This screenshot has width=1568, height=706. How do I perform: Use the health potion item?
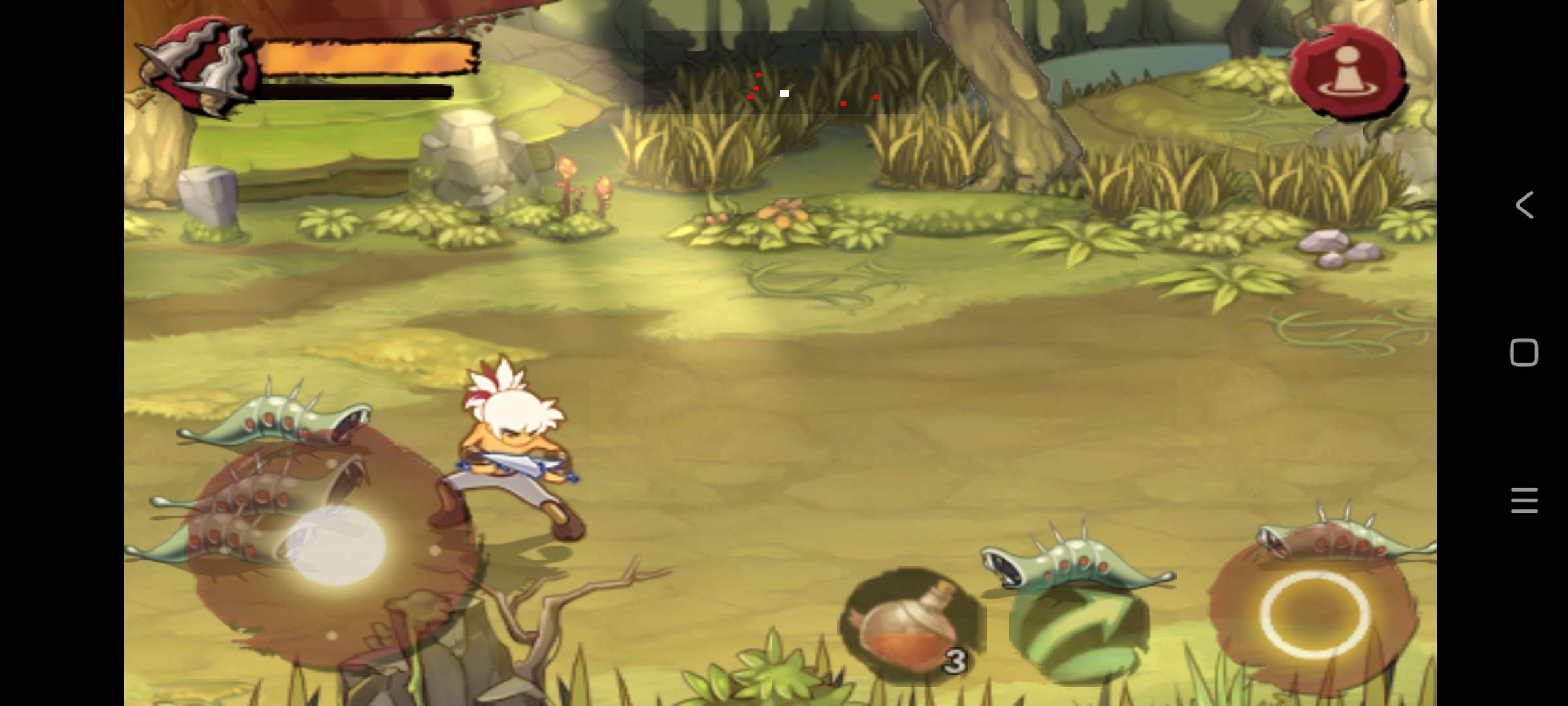[911, 626]
